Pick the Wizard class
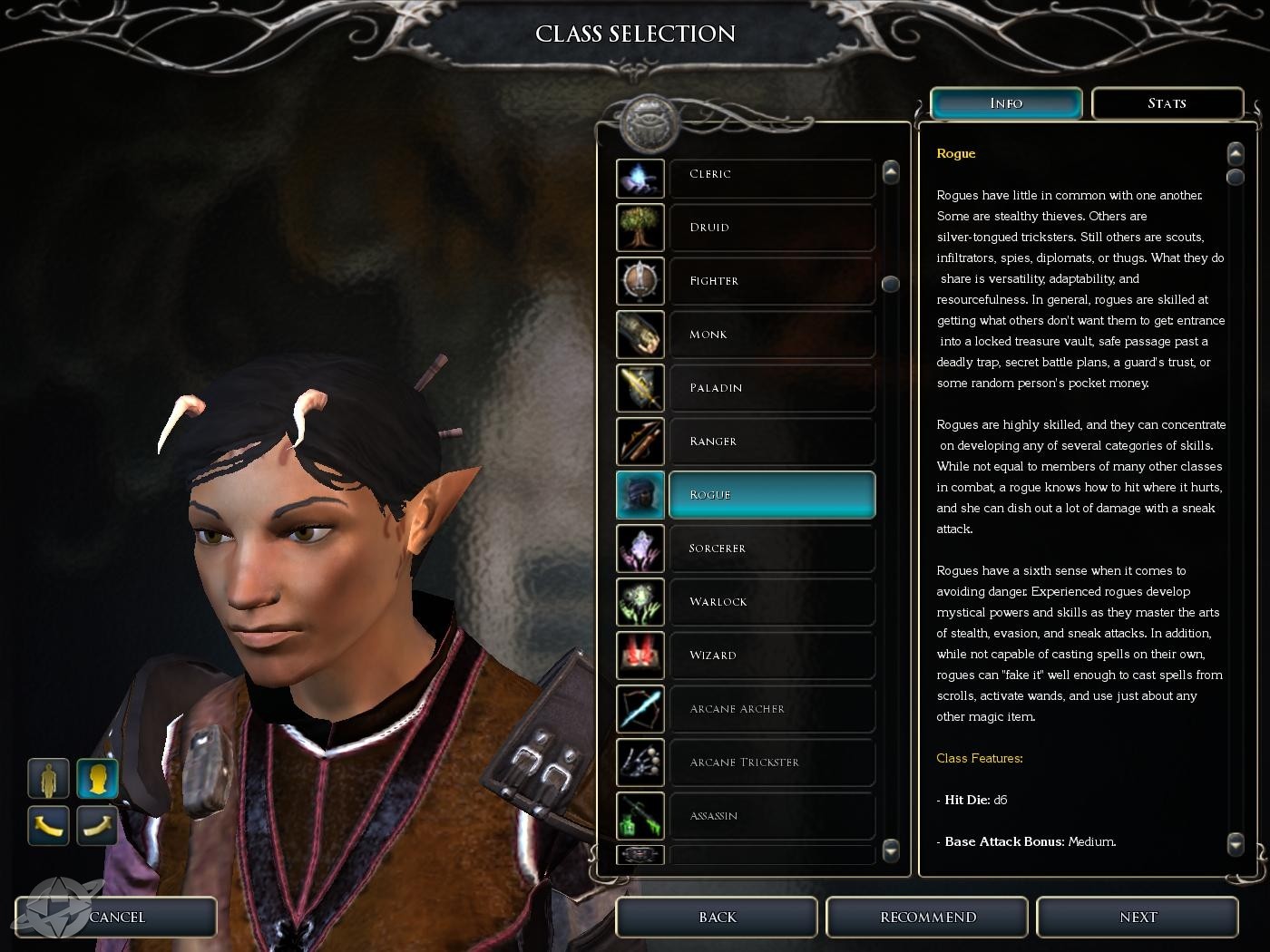1270x952 pixels. pos(771,656)
